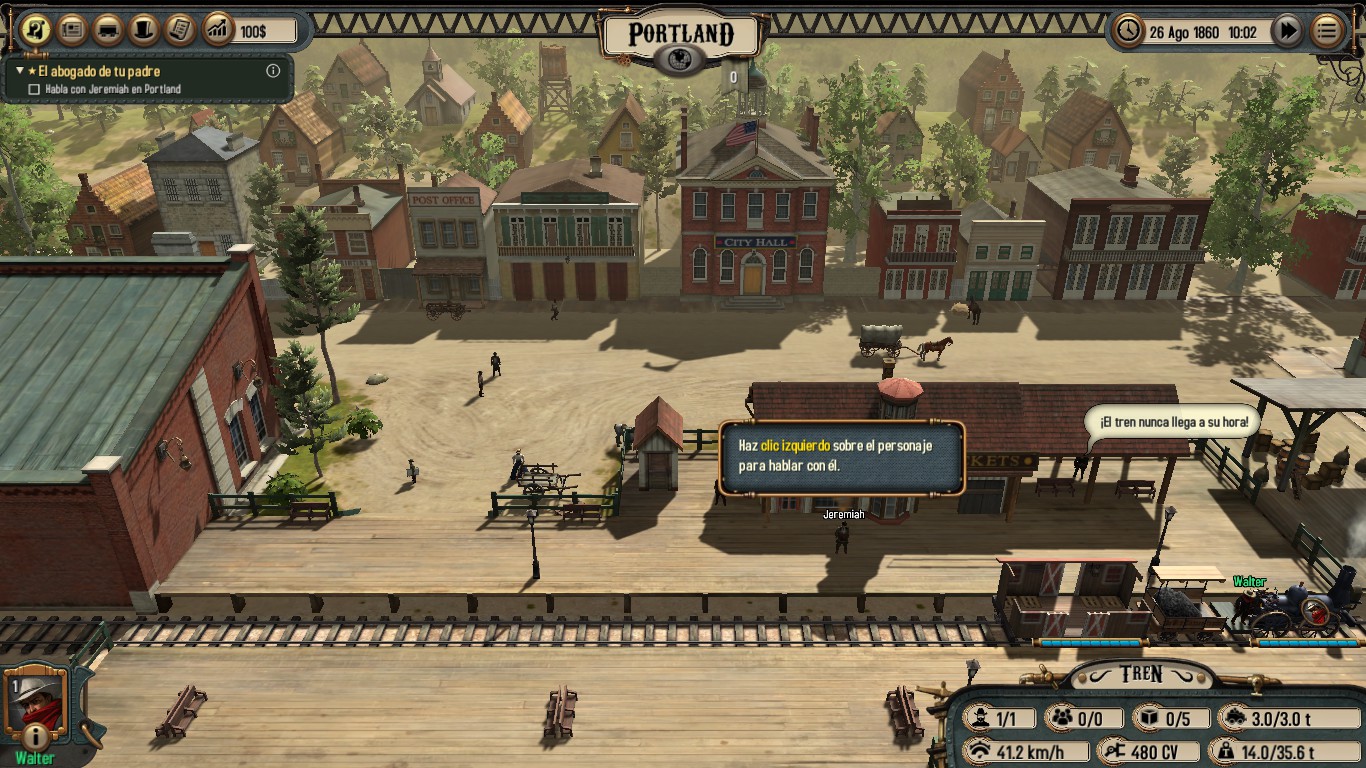1366x768 pixels.
Task: Open the quest log scroll icon
Action: [36, 30]
